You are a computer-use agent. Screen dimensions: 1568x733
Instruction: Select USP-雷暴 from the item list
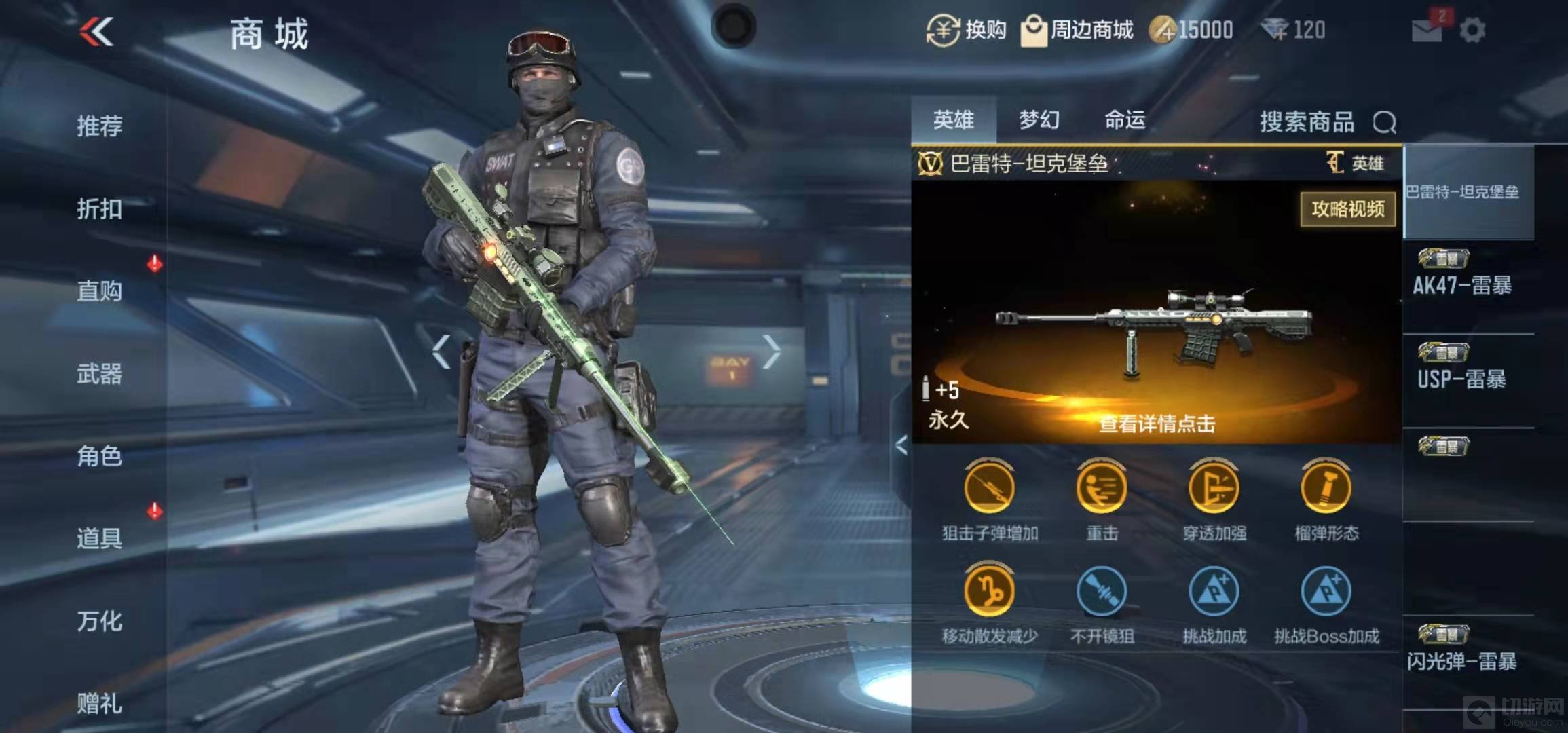pos(1462,379)
